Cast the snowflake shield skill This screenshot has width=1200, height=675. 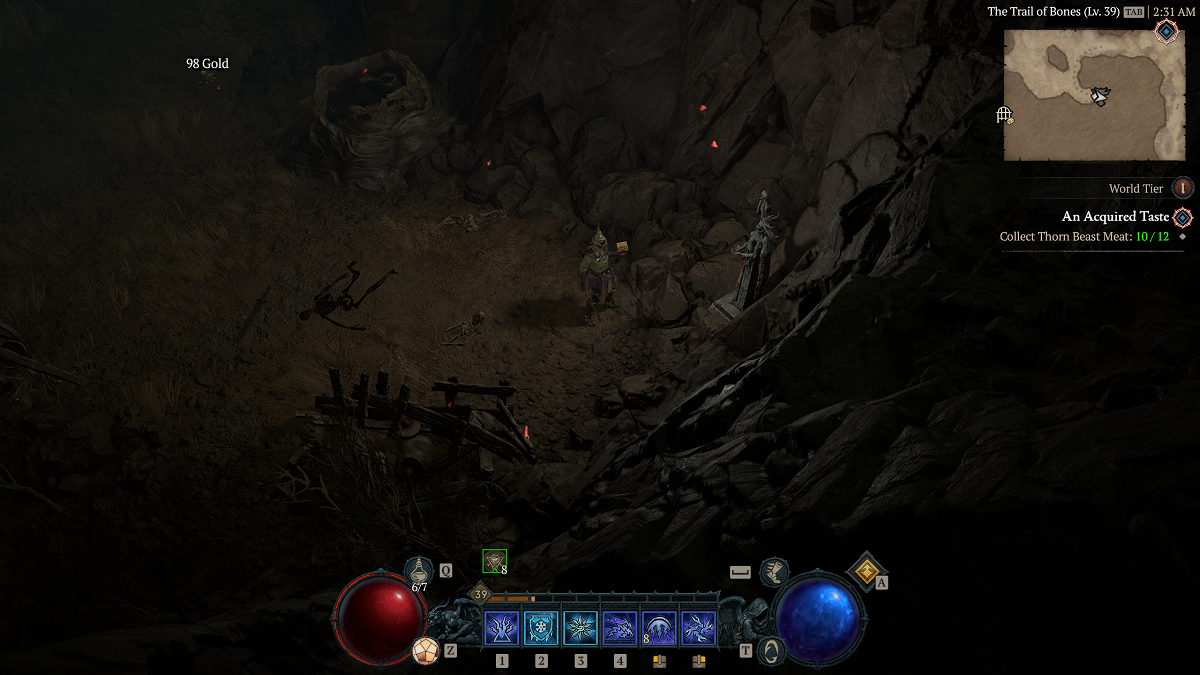(541, 628)
